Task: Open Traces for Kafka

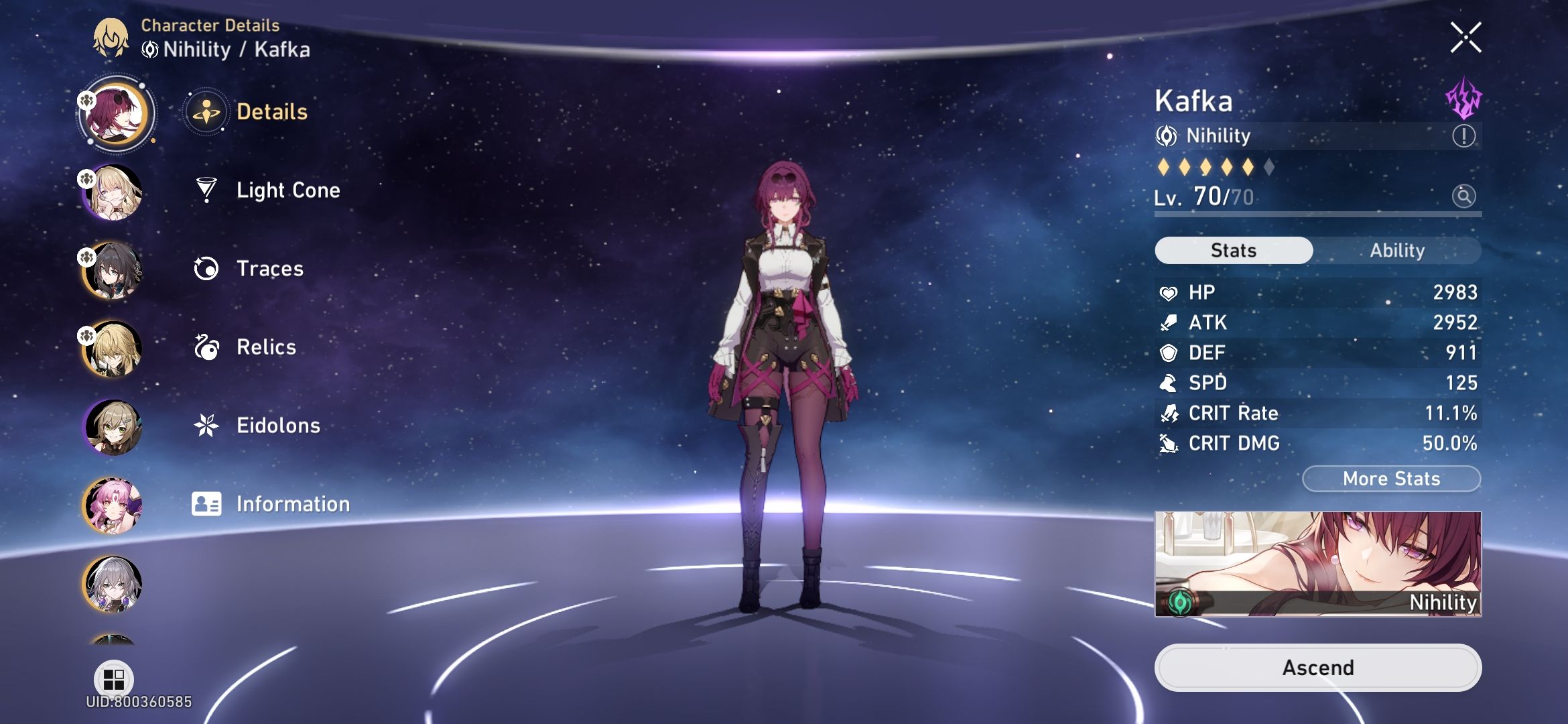Action: coord(208,269)
